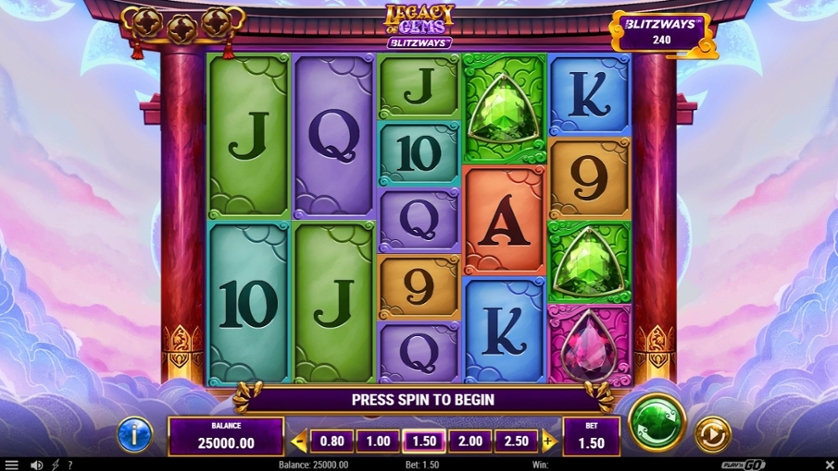Select the 0.80 bet value

coord(332,441)
